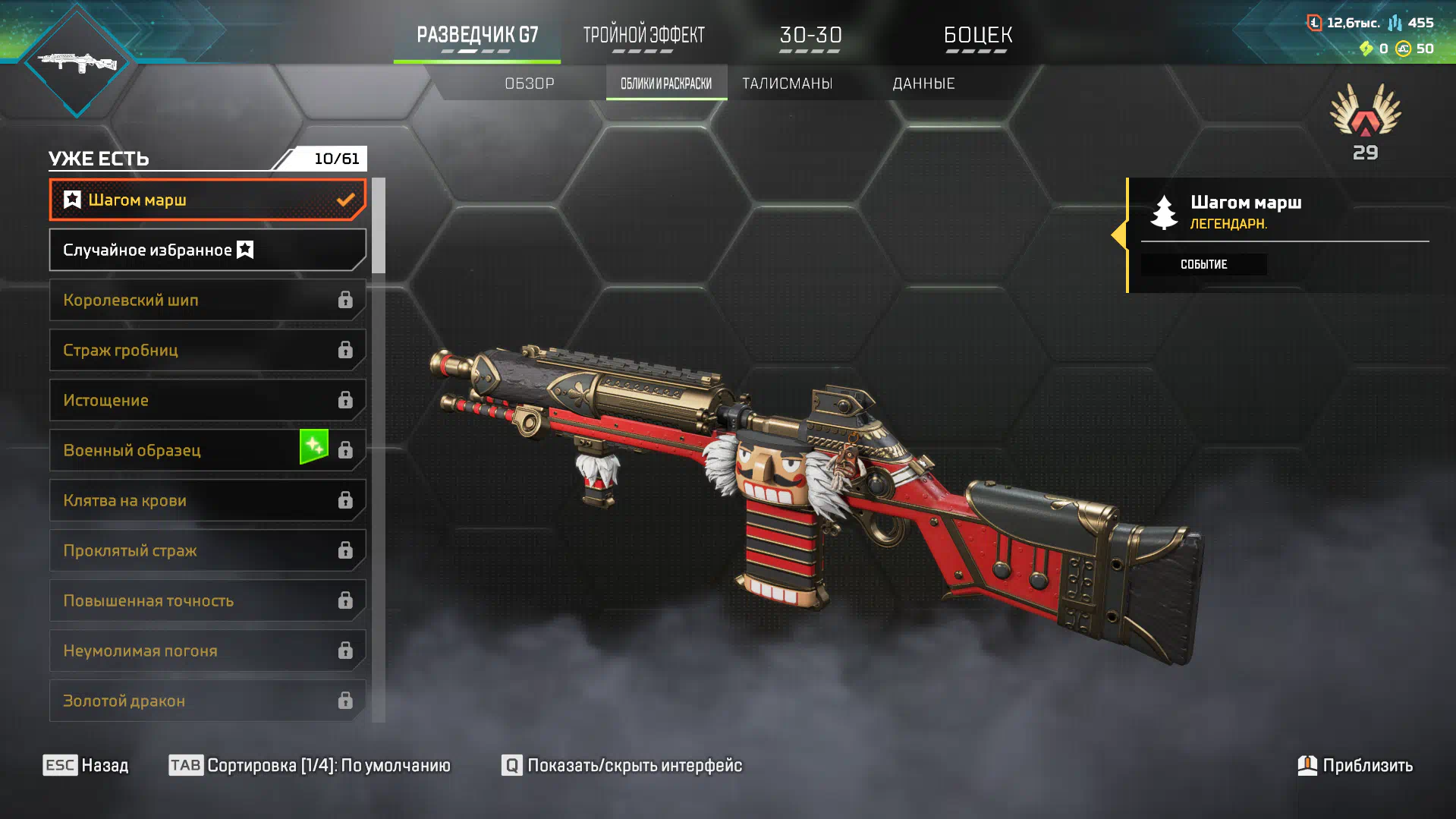Select the Золотой дракон skin
Image resolution: width=1456 pixels, height=819 pixels.
tap(207, 701)
